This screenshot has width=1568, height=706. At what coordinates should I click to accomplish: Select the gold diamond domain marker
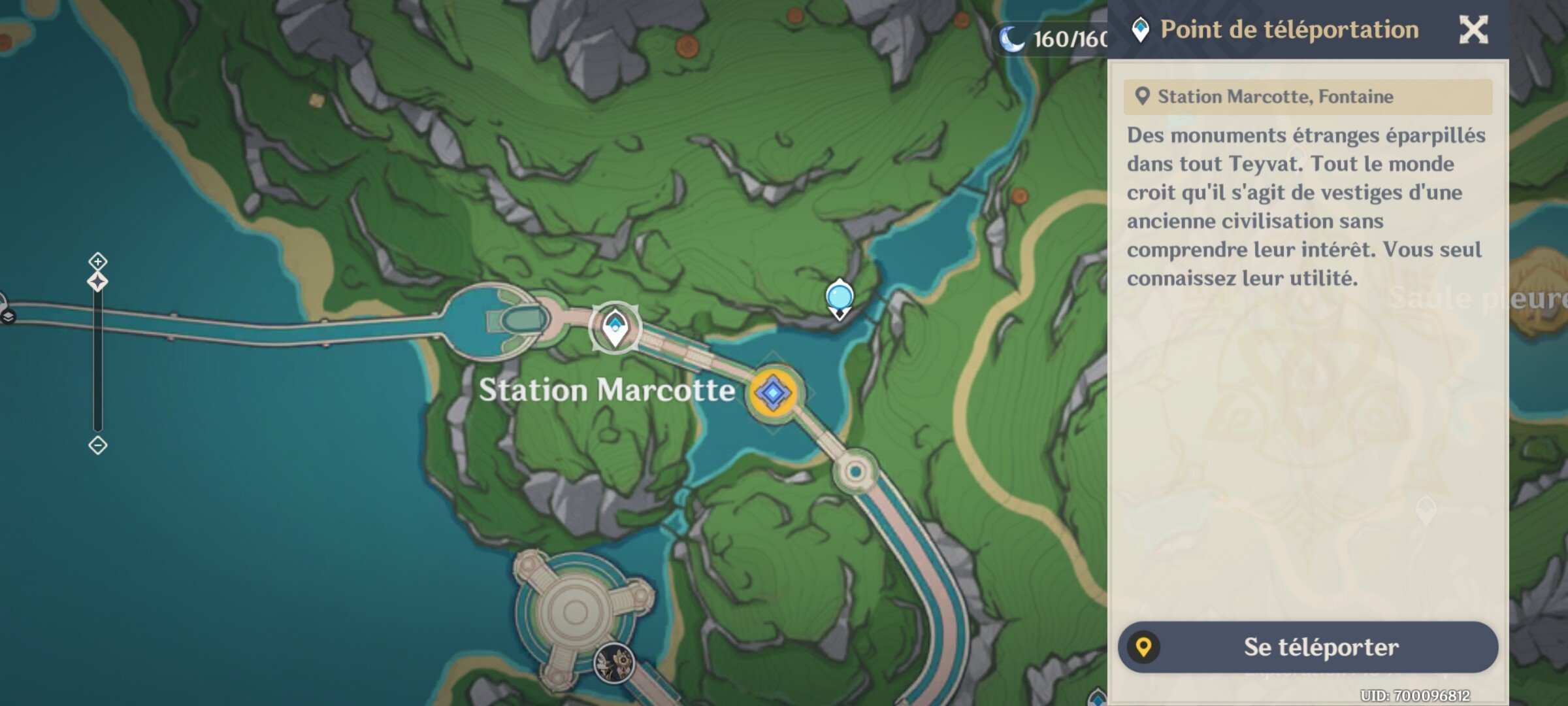coord(773,393)
